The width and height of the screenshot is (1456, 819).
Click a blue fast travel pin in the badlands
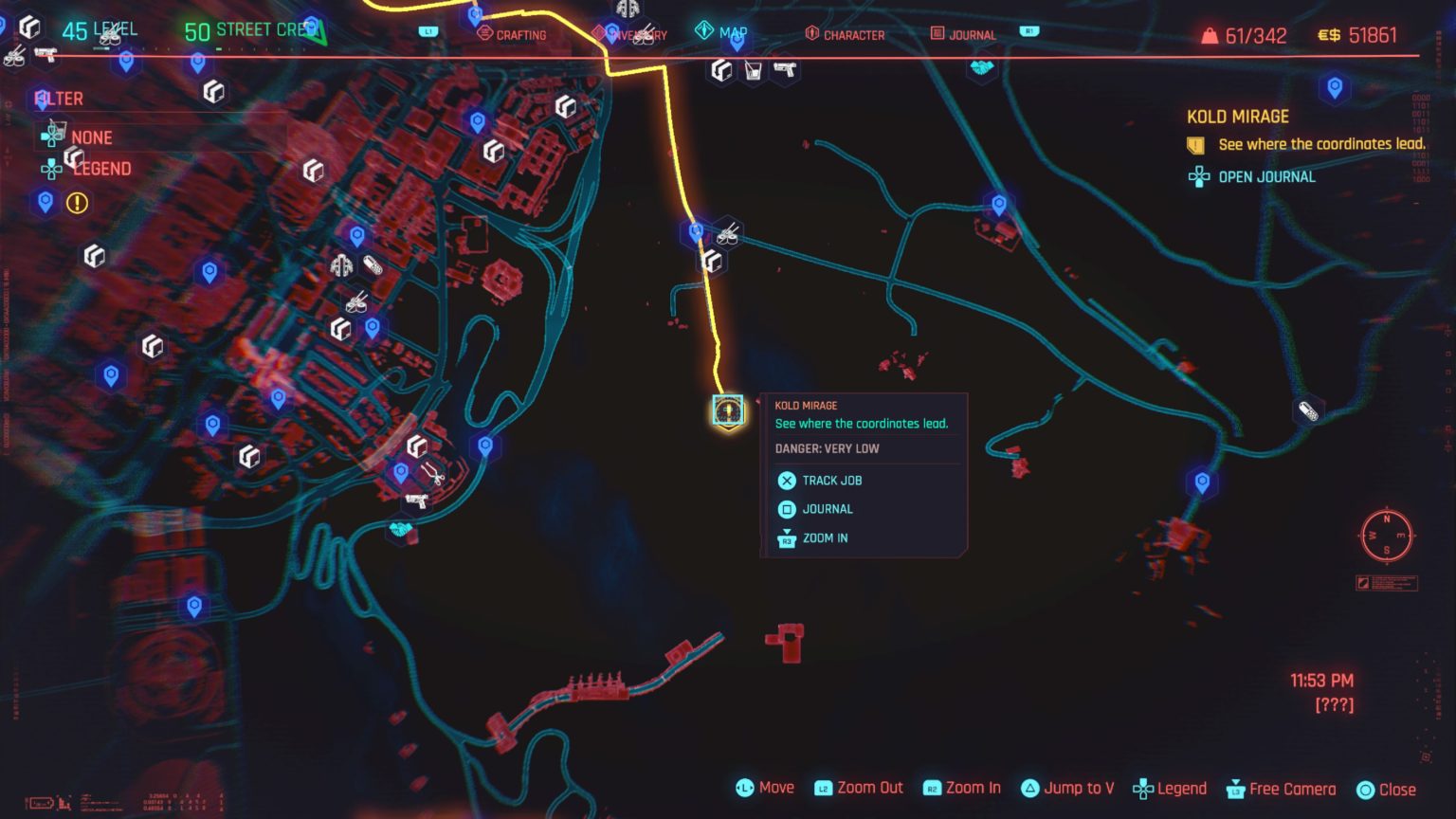tap(1000, 202)
